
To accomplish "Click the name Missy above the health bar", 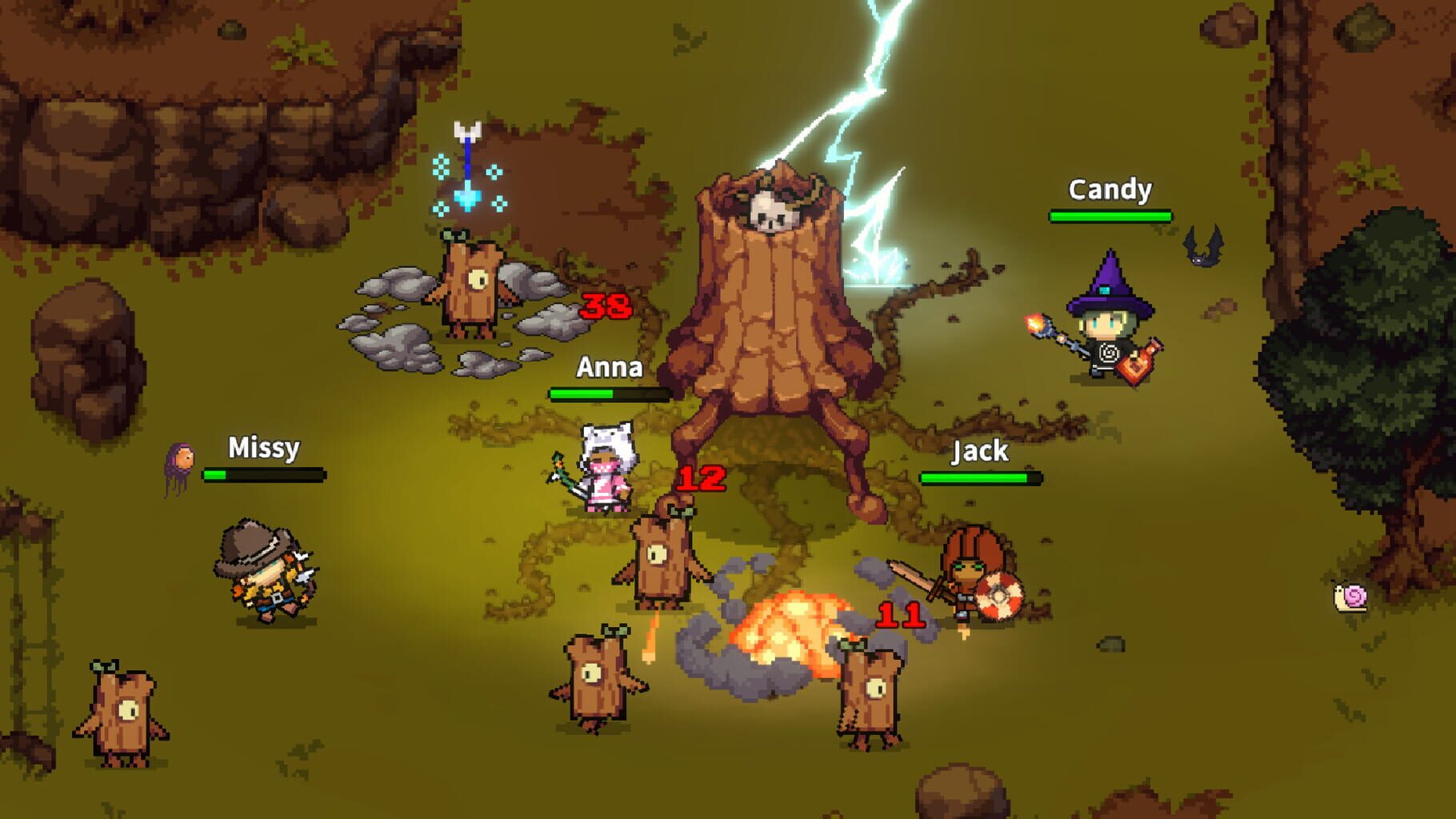I will coord(263,449).
